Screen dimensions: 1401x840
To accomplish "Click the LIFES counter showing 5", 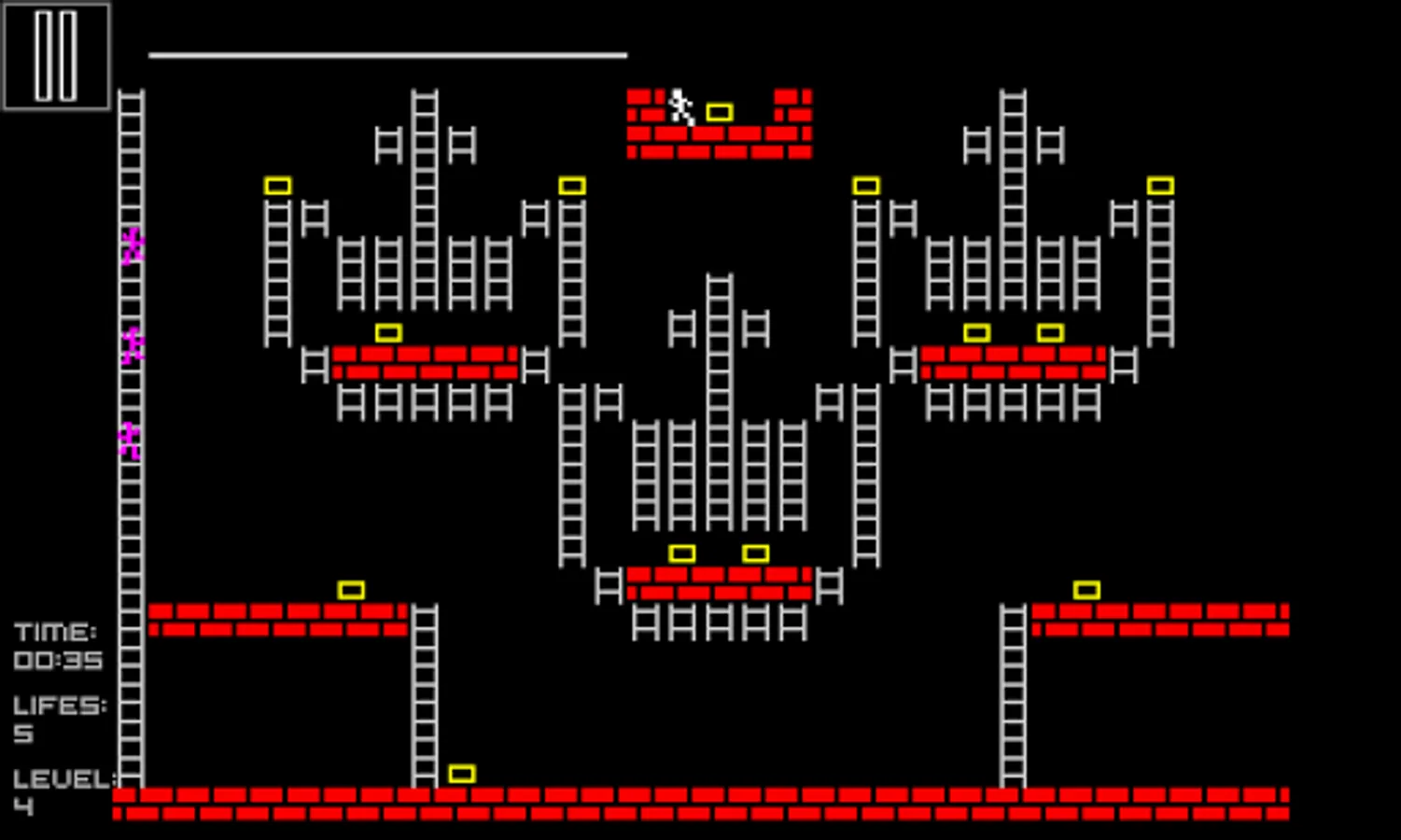I will tap(58, 719).
